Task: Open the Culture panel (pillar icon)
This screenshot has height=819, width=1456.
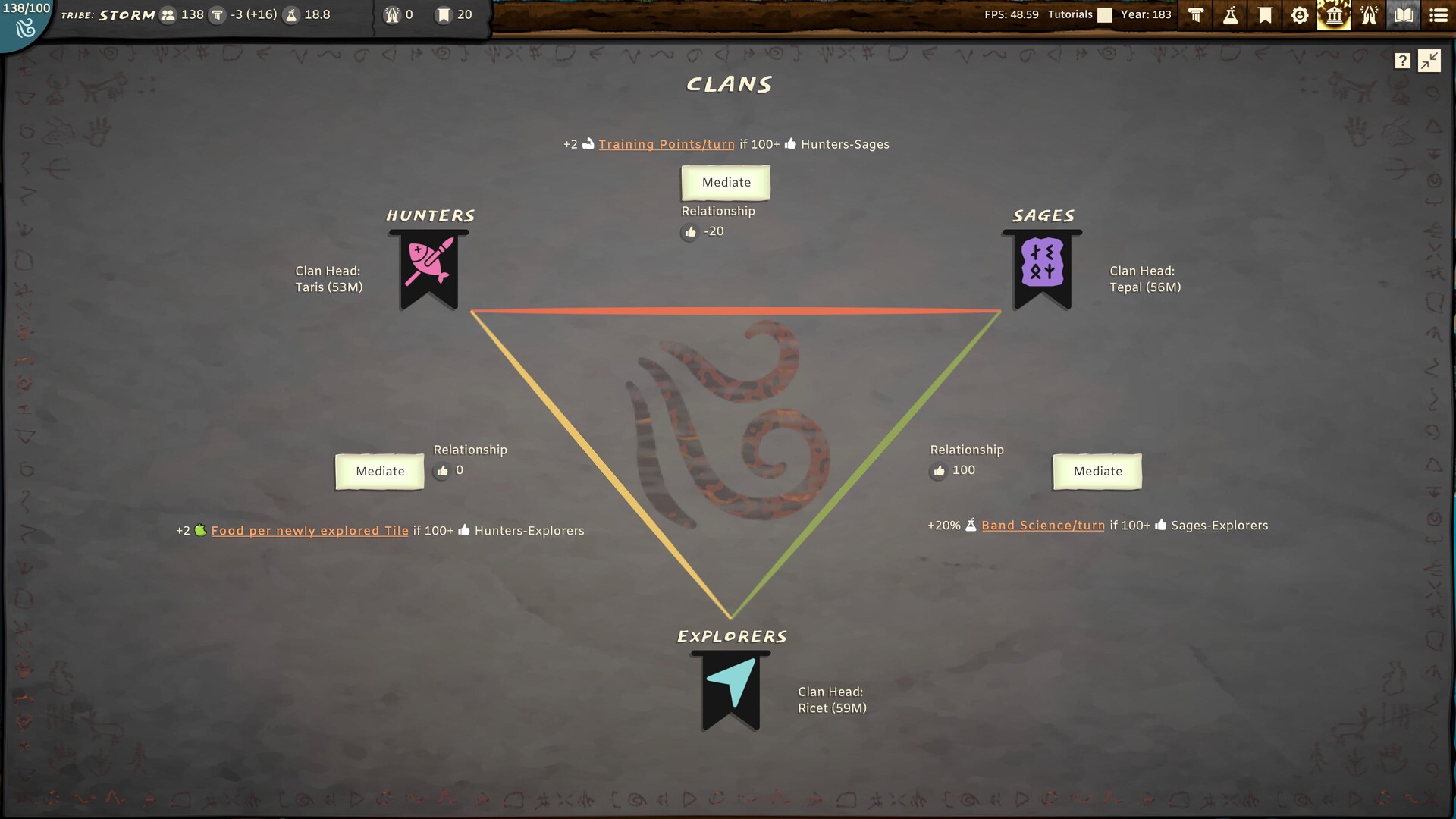Action: 1196,15
